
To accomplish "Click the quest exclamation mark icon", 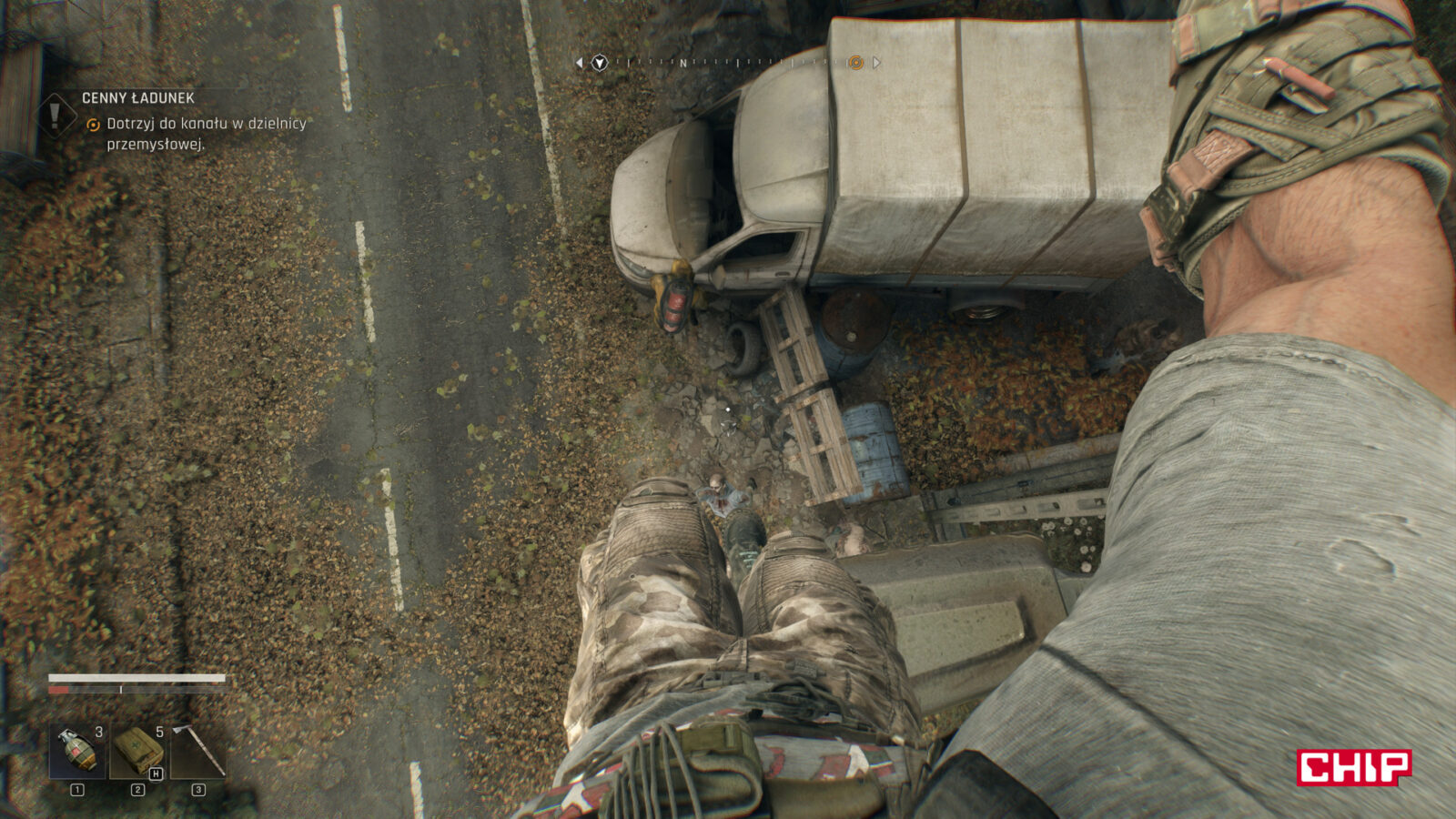I will [x=56, y=116].
